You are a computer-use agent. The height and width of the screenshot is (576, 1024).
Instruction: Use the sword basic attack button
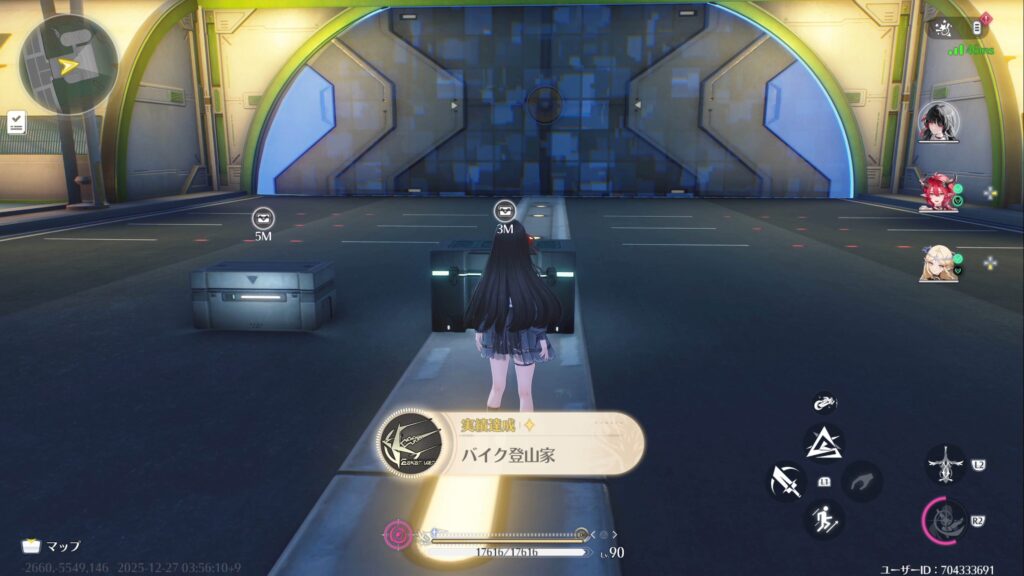786,481
